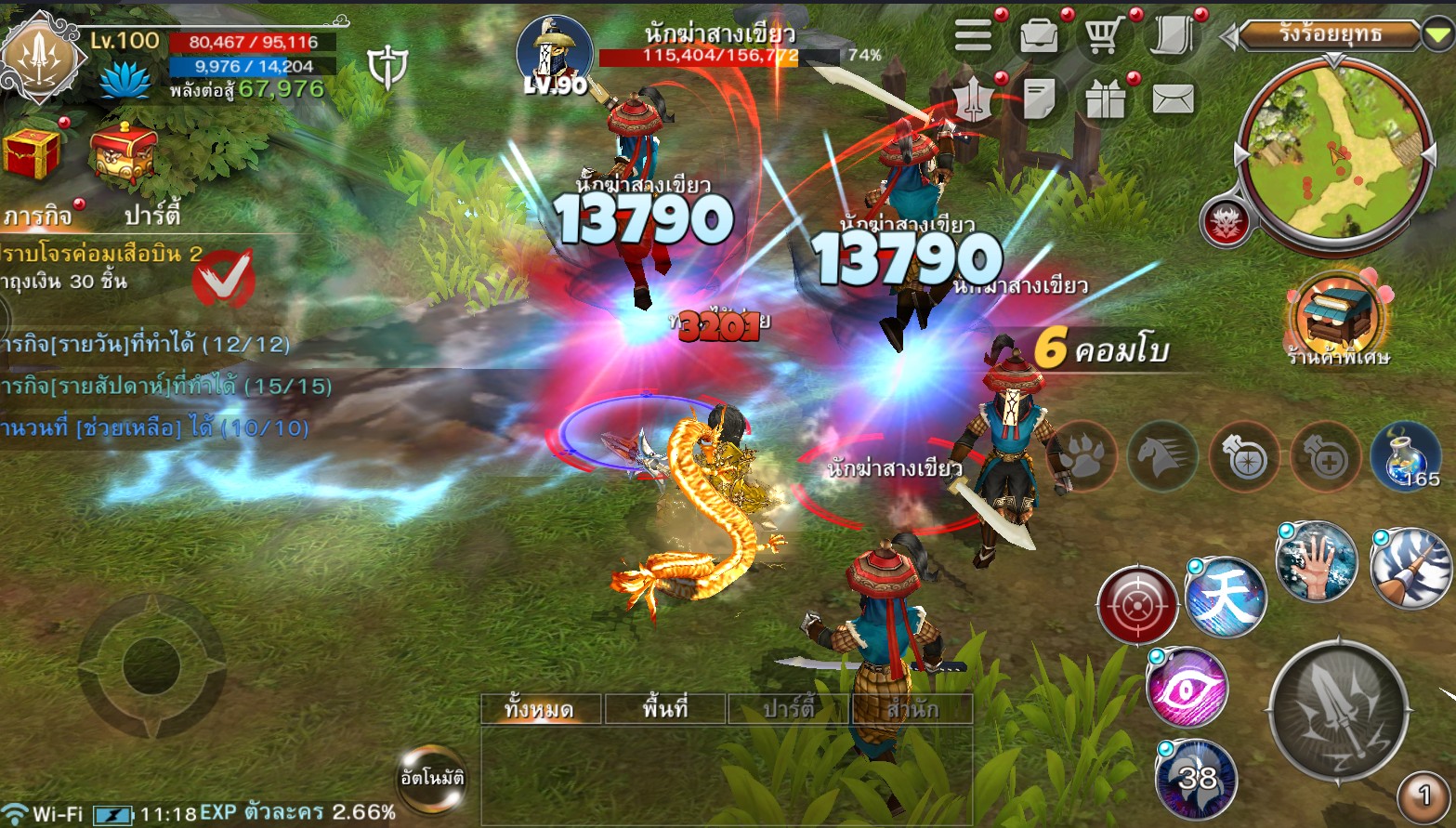The image size is (1456, 828).
Task: Activate the open hand palm skill
Action: 1315,560
